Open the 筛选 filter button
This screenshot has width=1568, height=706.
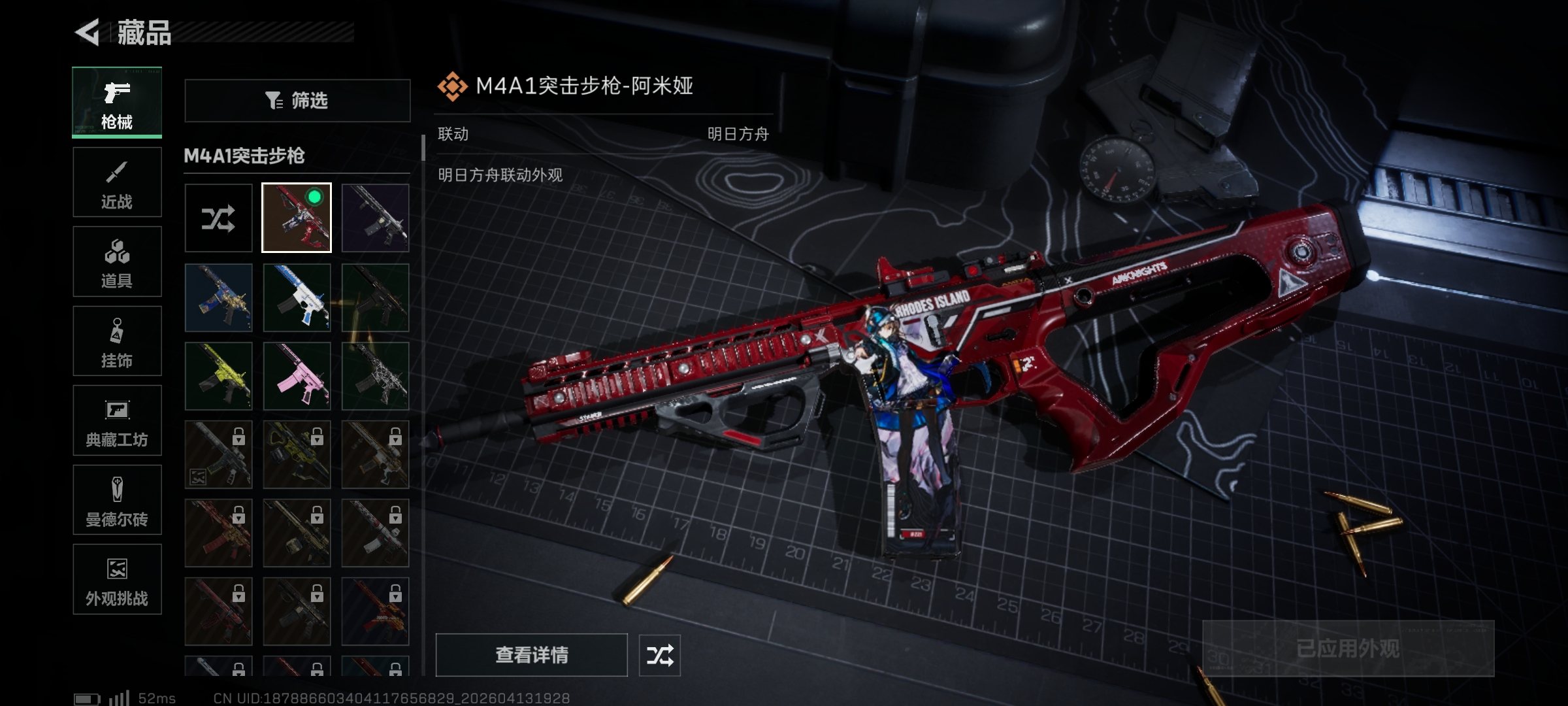[297, 101]
